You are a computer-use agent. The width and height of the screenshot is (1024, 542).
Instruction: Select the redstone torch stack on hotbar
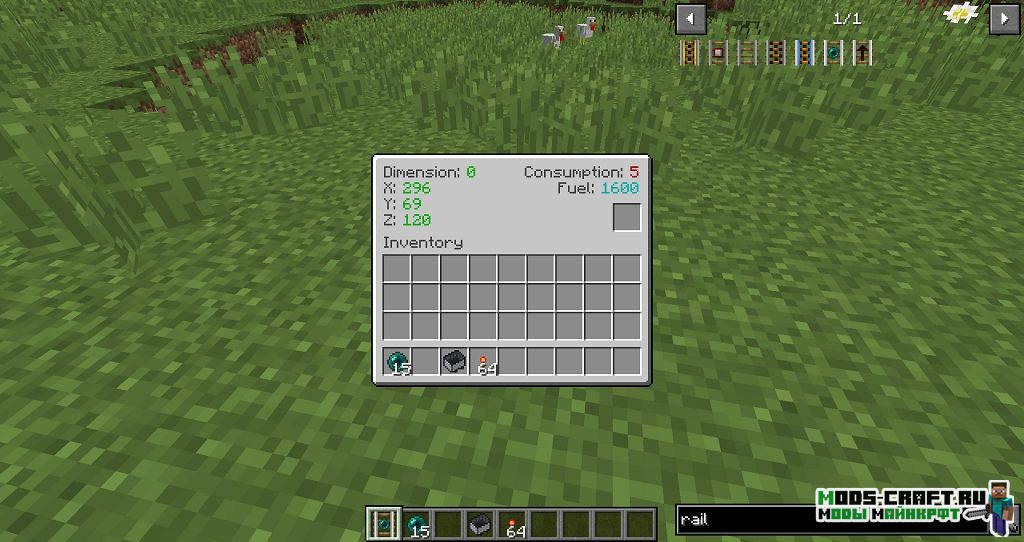coord(512,524)
